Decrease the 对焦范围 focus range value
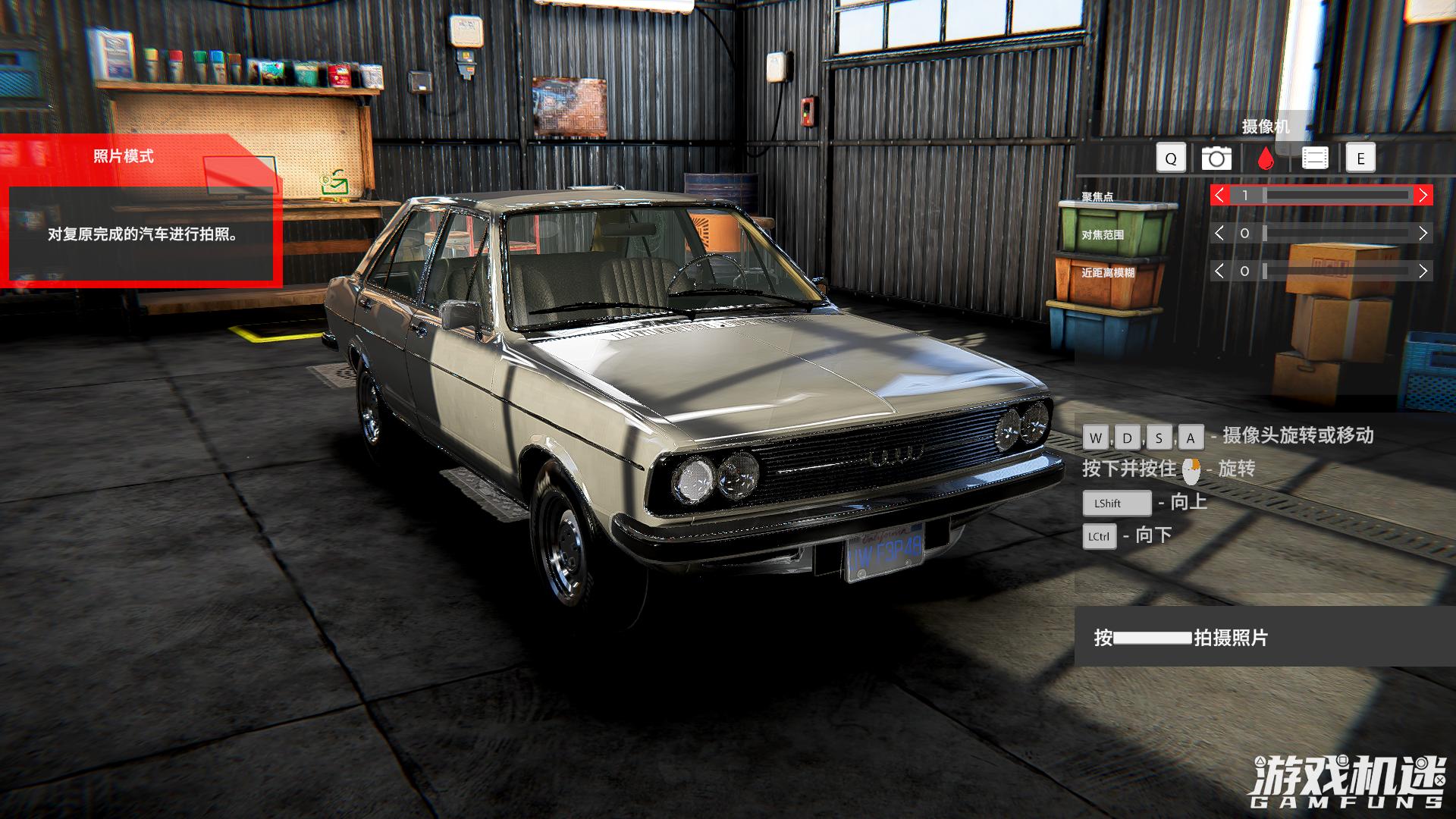Image resolution: width=1456 pixels, height=819 pixels. click(x=1219, y=234)
